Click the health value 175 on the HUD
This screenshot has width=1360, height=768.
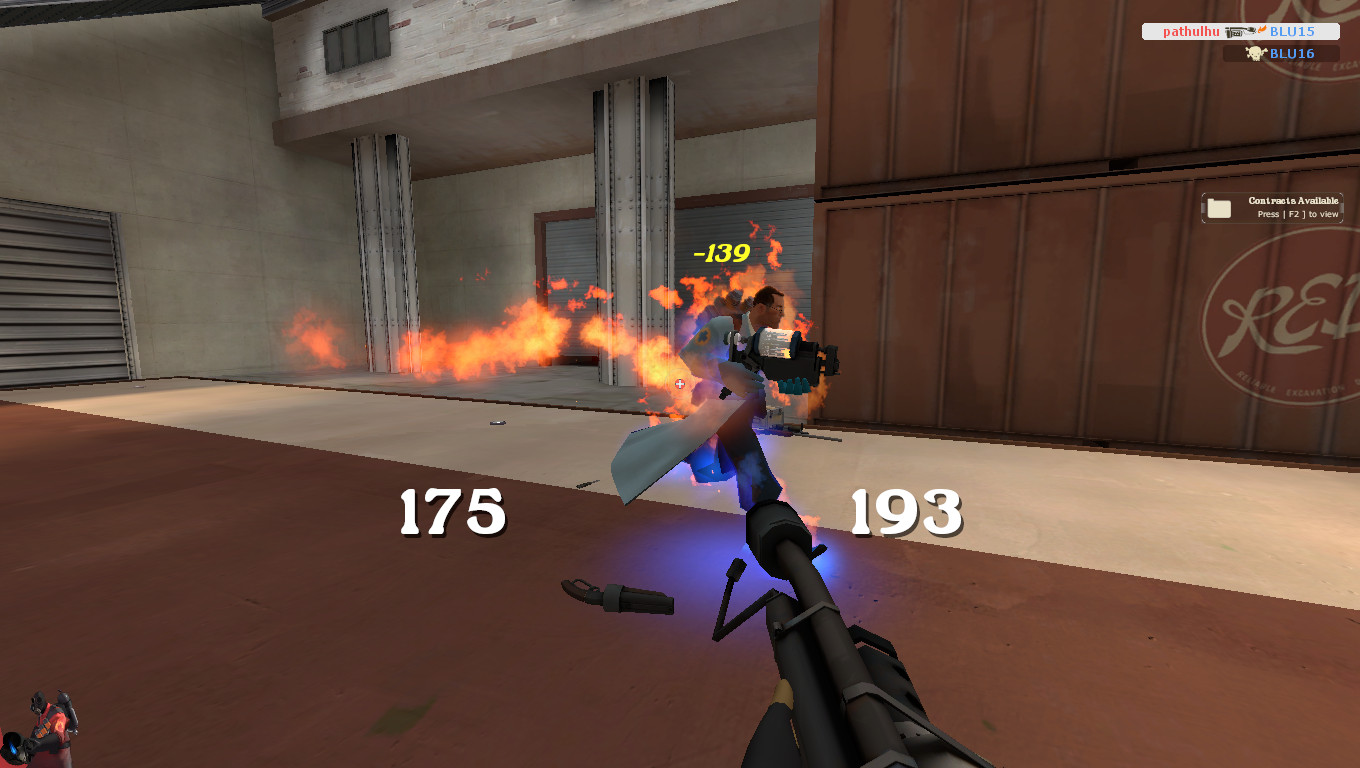pos(451,514)
